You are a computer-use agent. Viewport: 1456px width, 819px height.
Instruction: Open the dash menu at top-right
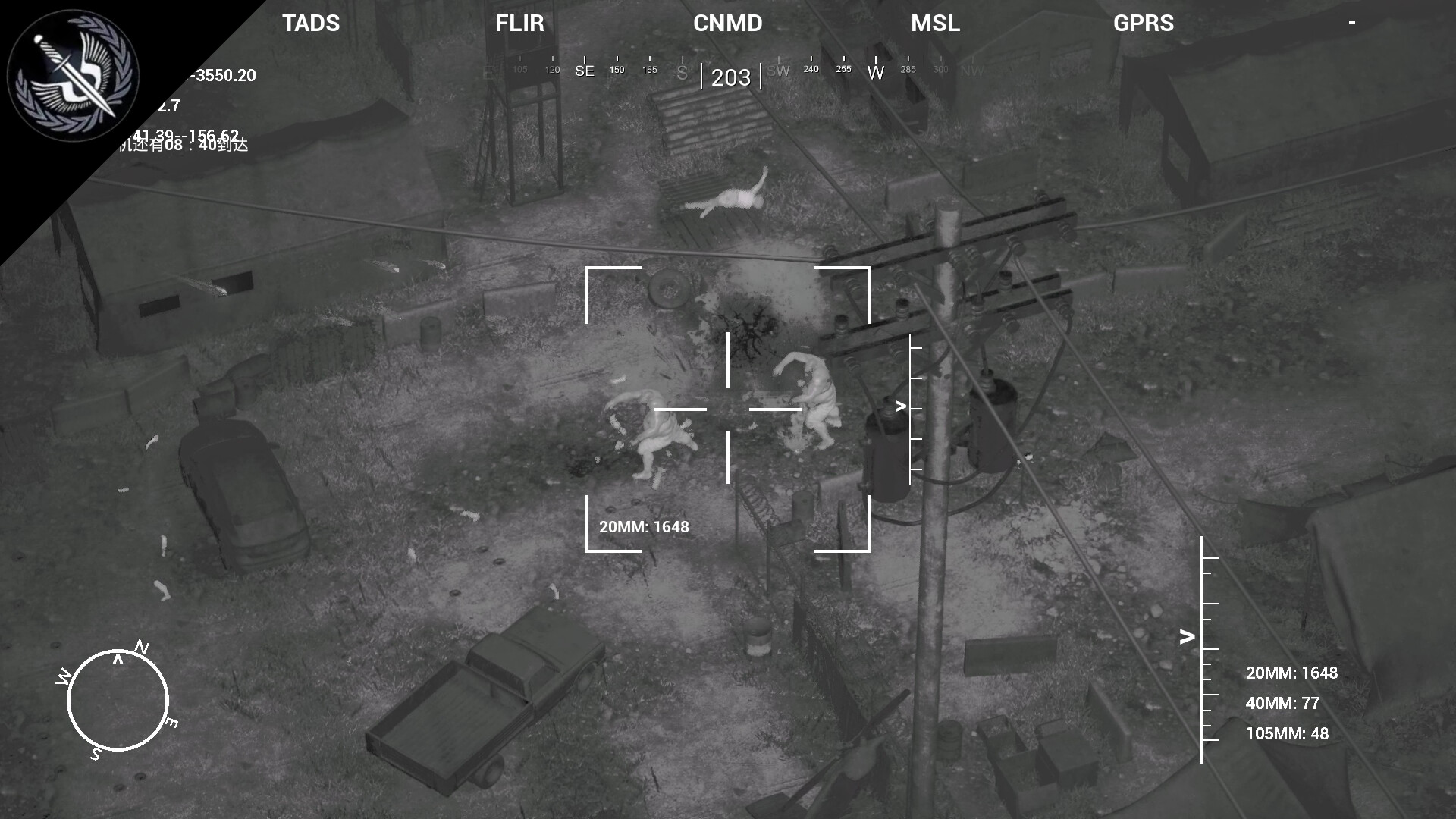point(1353,24)
